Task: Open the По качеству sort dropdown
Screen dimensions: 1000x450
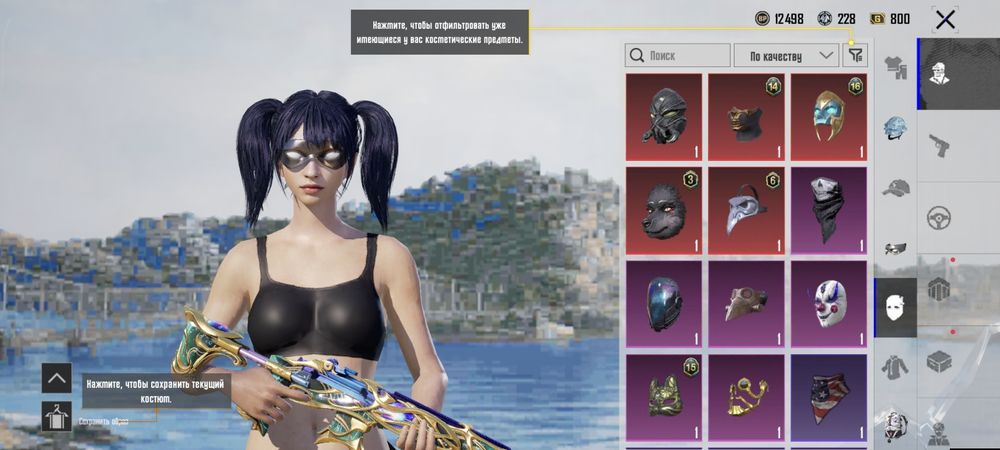Action: 786,56
